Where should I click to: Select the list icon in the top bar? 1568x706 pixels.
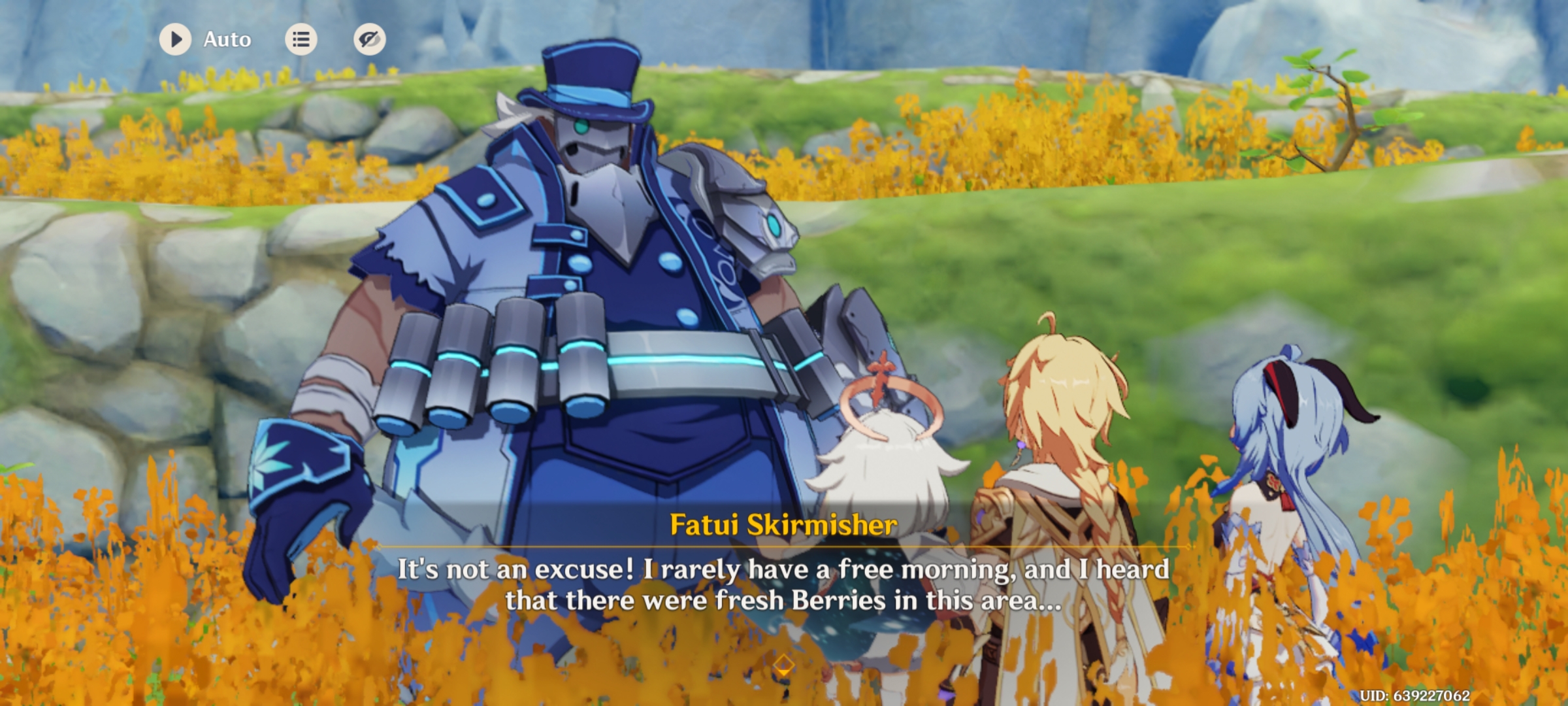(x=301, y=39)
